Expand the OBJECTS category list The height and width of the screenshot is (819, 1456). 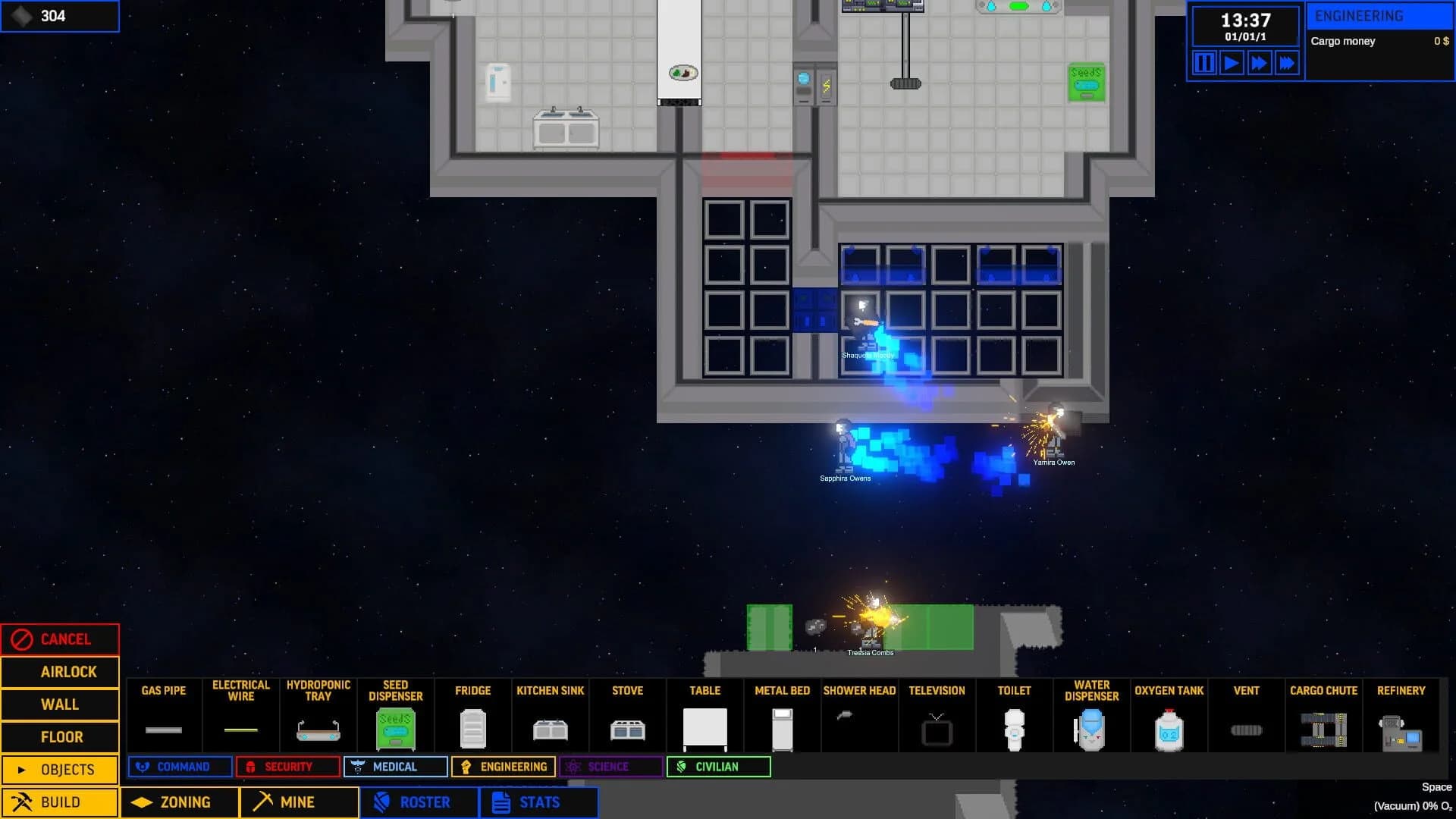click(x=60, y=769)
